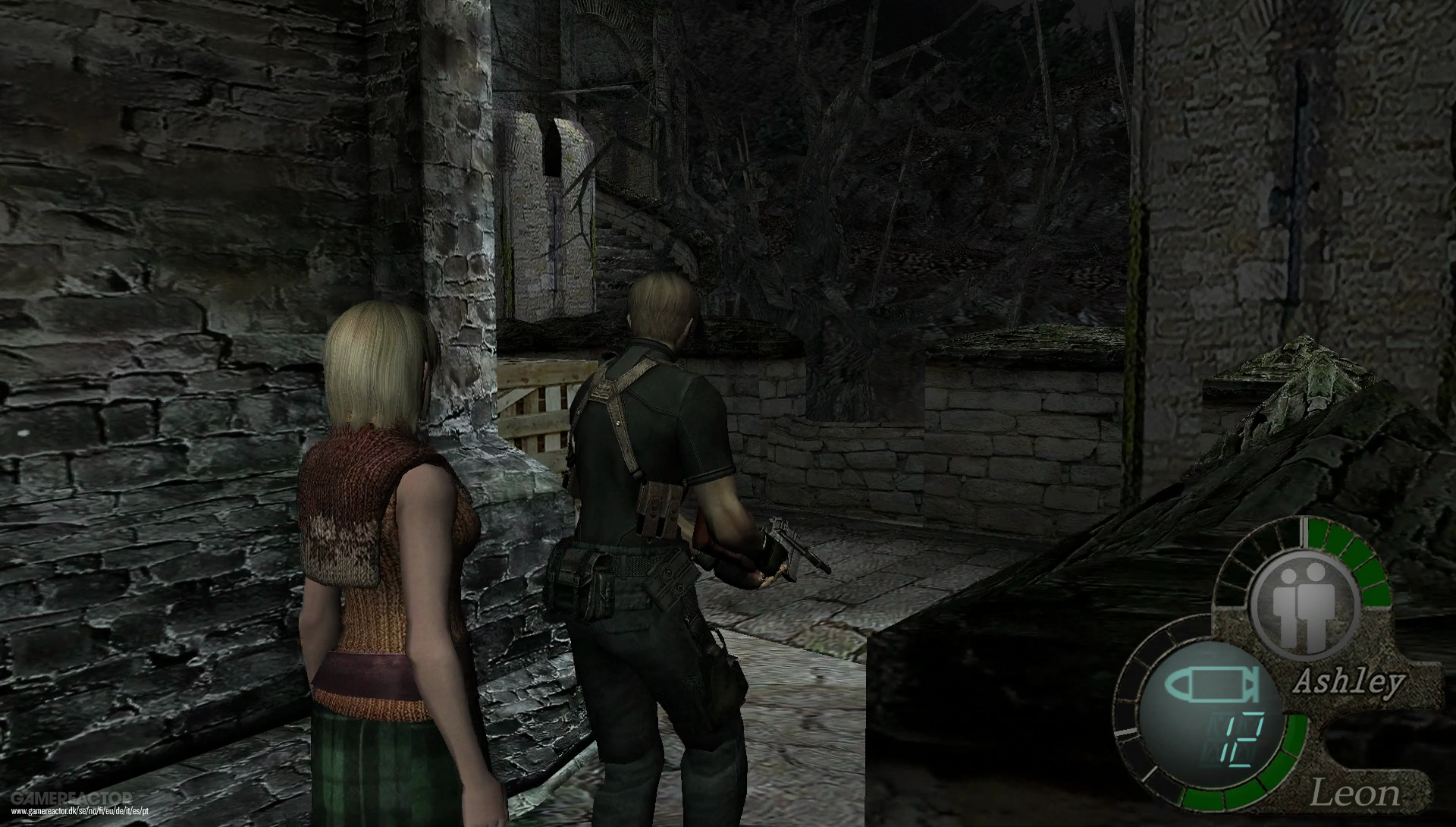The image size is (1456, 827).
Task: Toggle the white tick marker on Leon's gauge
Action: coord(1125,731)
